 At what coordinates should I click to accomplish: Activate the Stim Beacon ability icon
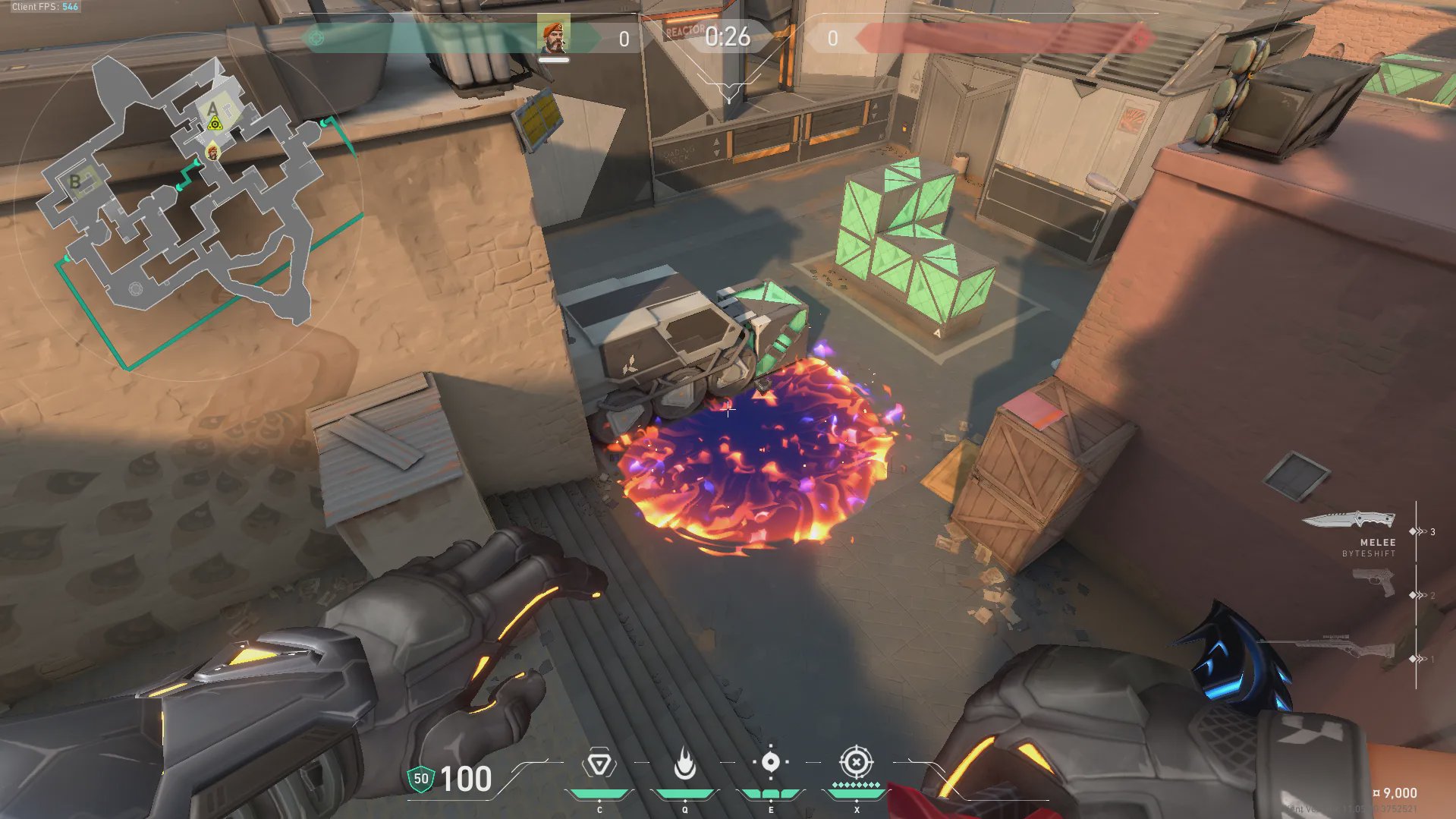point(599,764)
